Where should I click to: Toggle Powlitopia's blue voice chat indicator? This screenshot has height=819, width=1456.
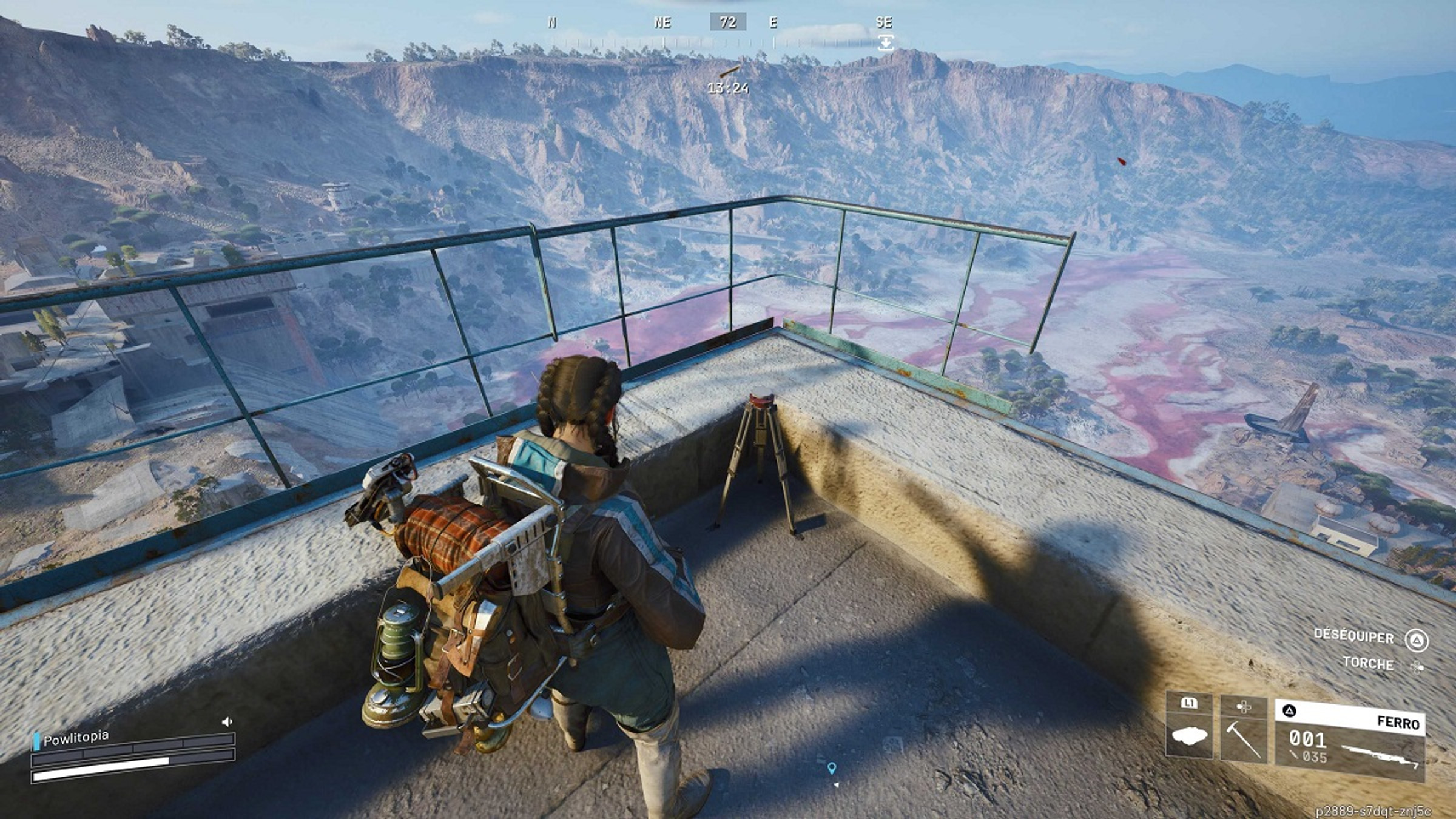[36, 741]
